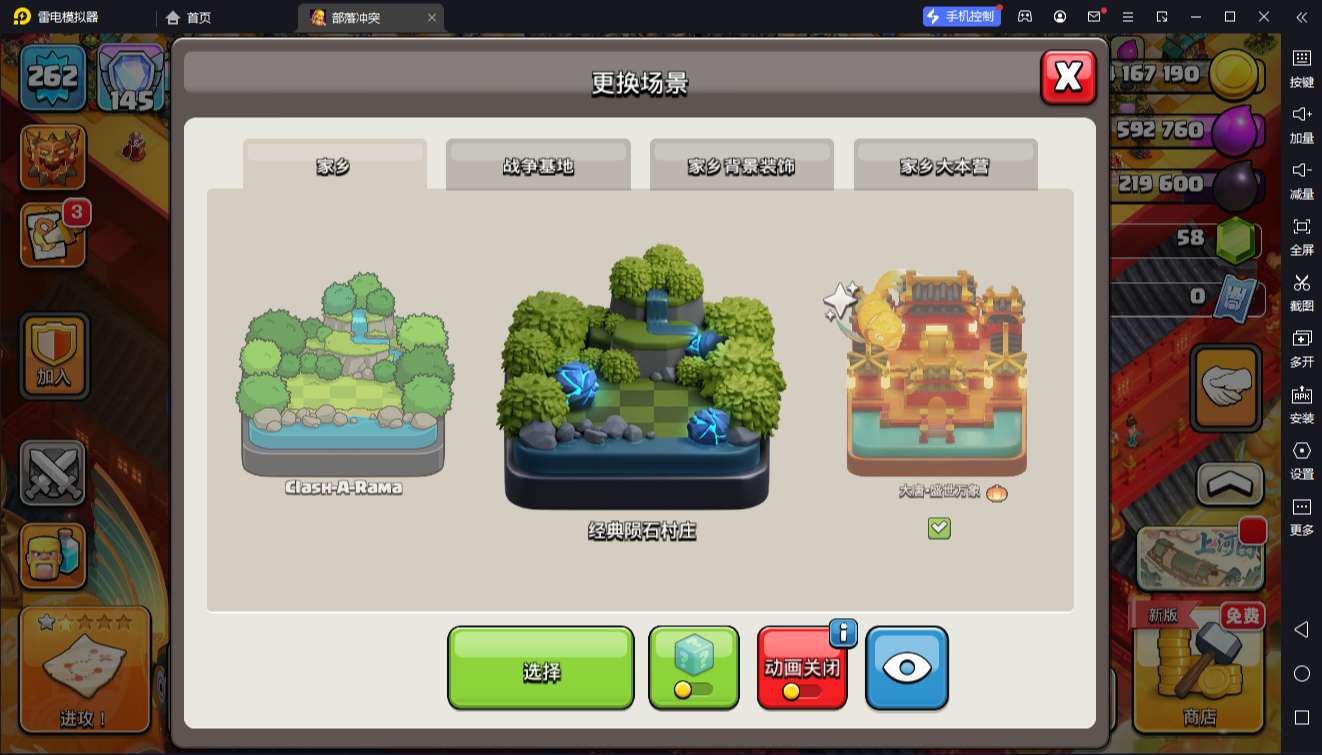Toggle the red 动画关闭 animation switch
Screen dimensions: 1322x755
[x=802, y=667]
